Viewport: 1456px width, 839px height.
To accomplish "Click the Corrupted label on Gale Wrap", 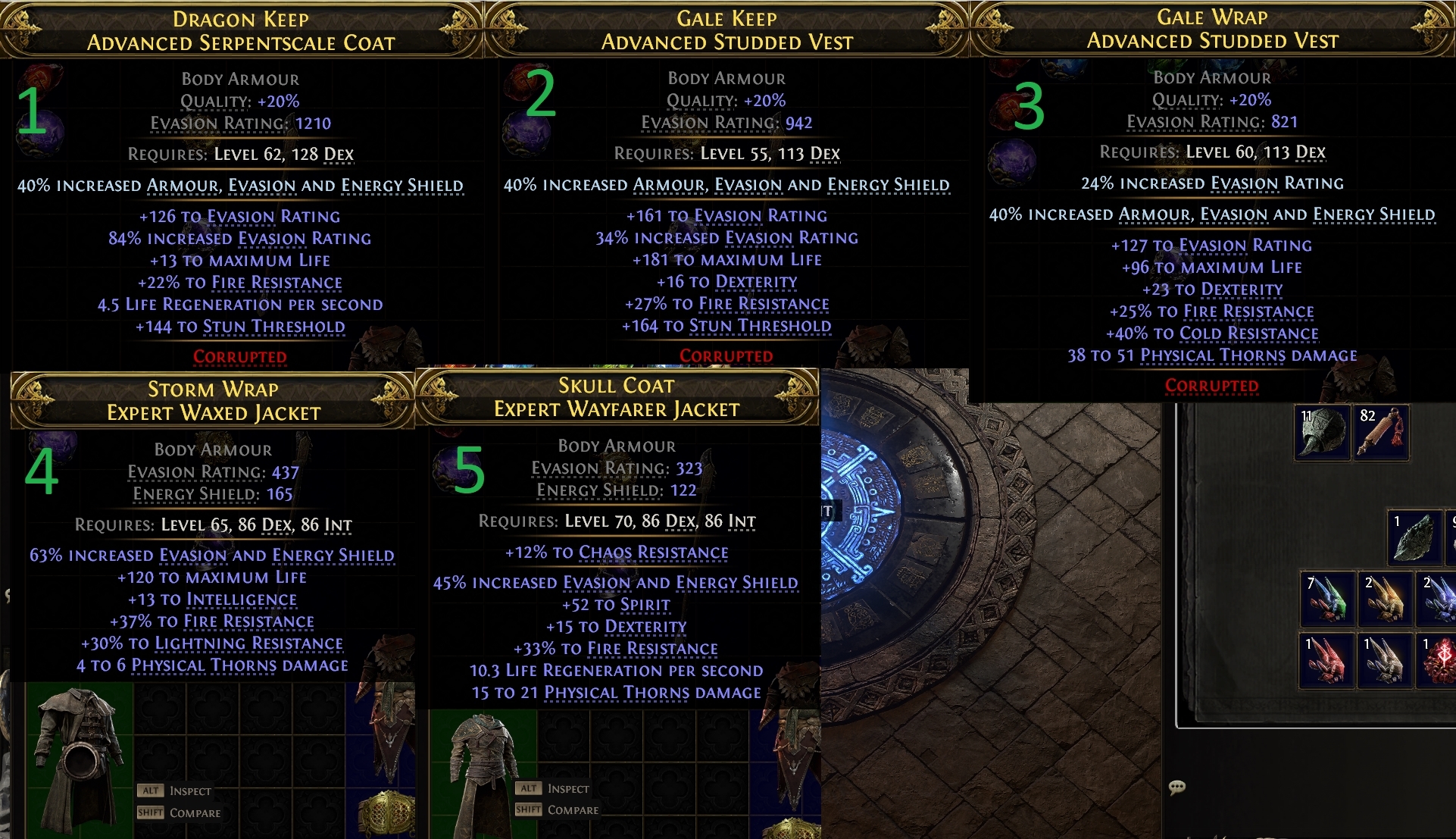I will click(x=1213, y=386).
